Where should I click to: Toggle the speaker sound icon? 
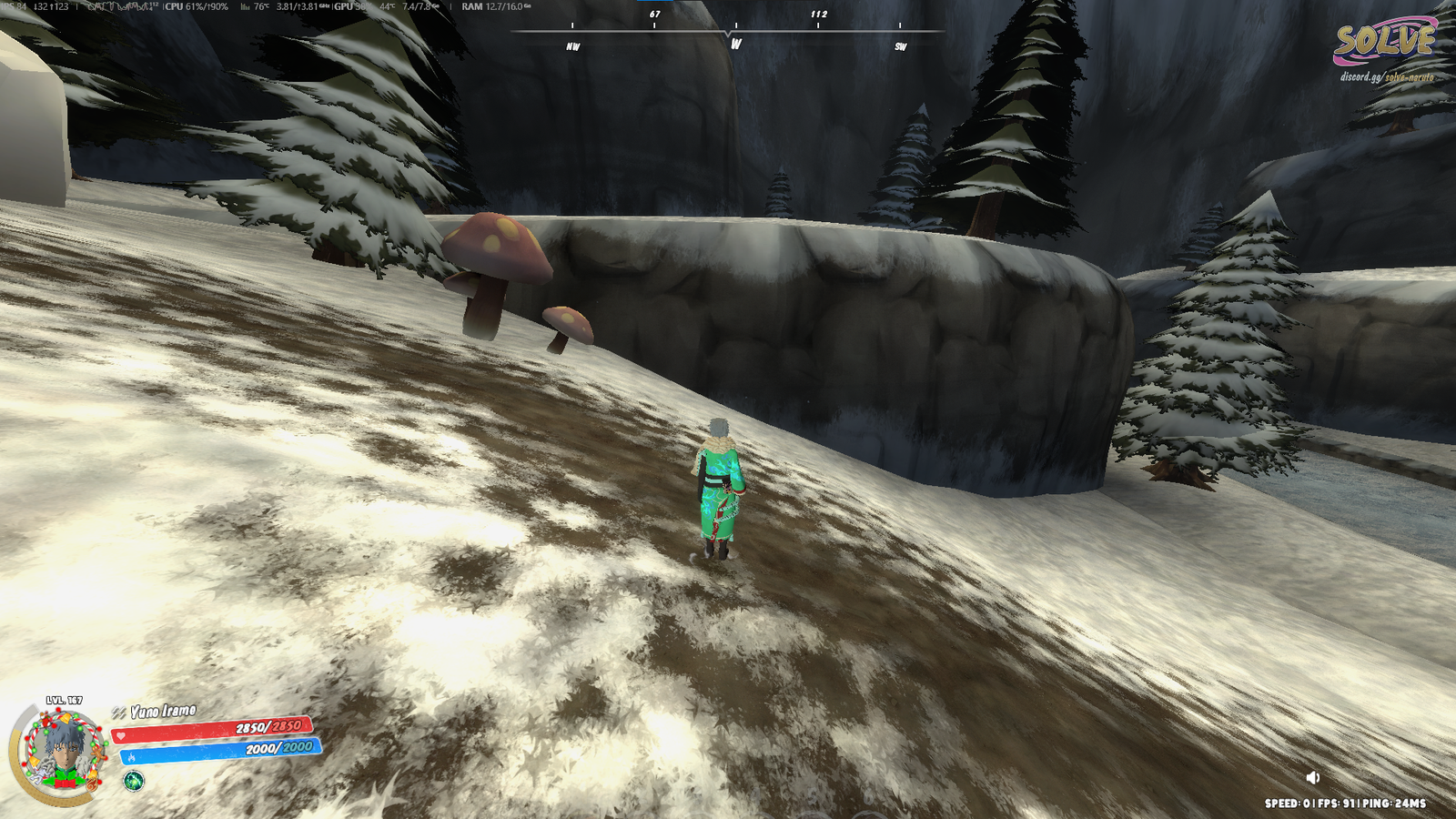[x=1312, y=777]
